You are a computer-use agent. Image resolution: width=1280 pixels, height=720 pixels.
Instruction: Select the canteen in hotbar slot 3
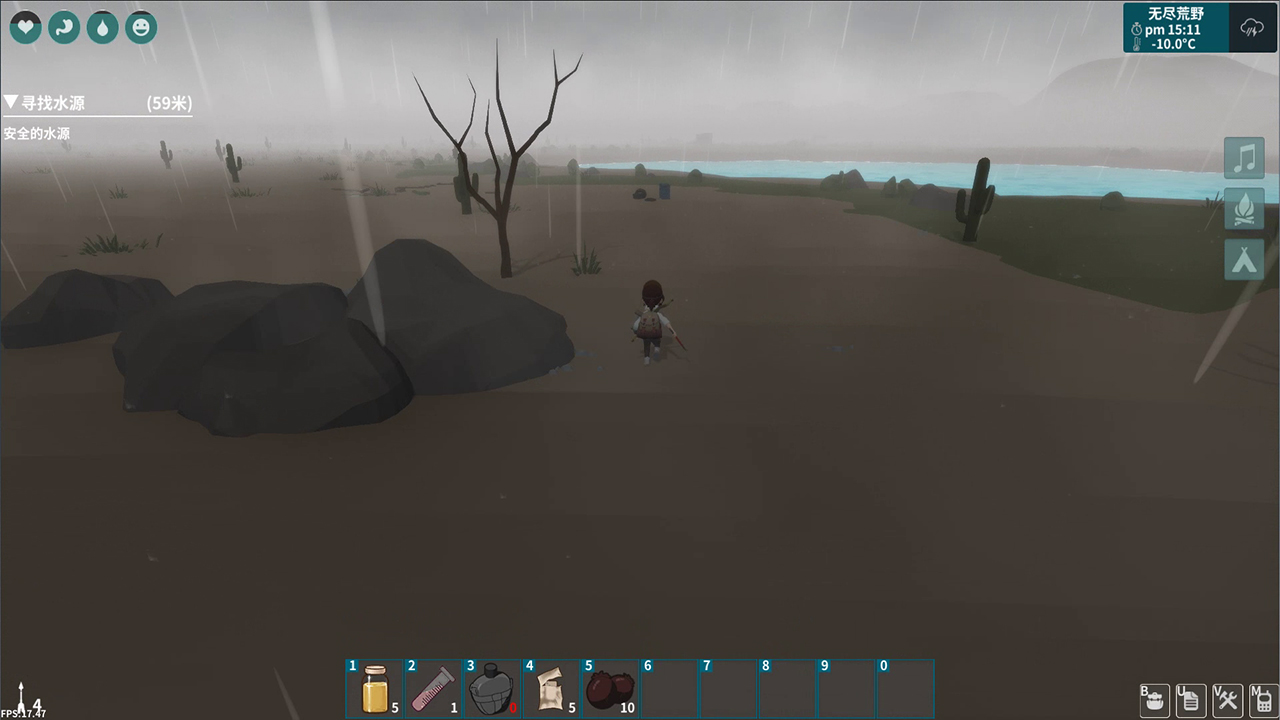coord(493,688)
